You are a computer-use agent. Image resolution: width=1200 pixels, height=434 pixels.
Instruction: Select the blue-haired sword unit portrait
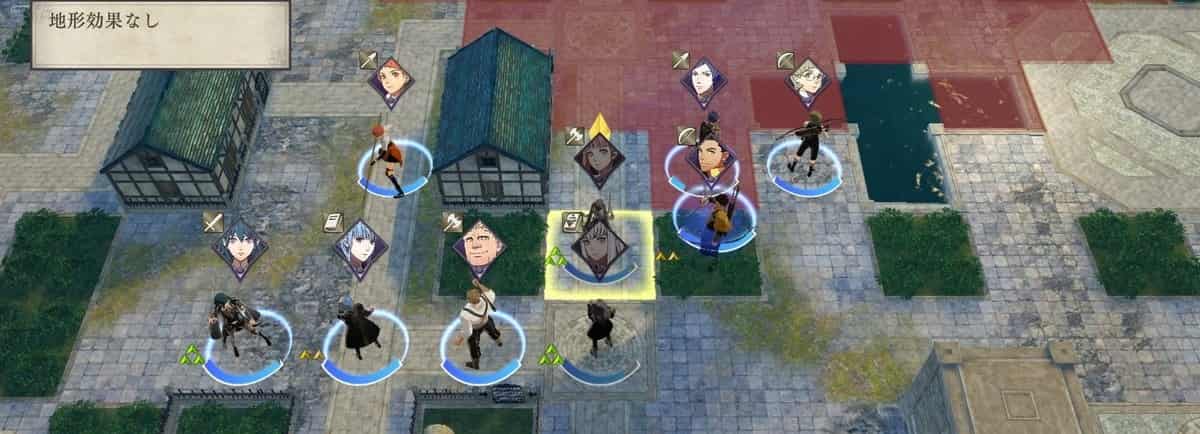240,249
